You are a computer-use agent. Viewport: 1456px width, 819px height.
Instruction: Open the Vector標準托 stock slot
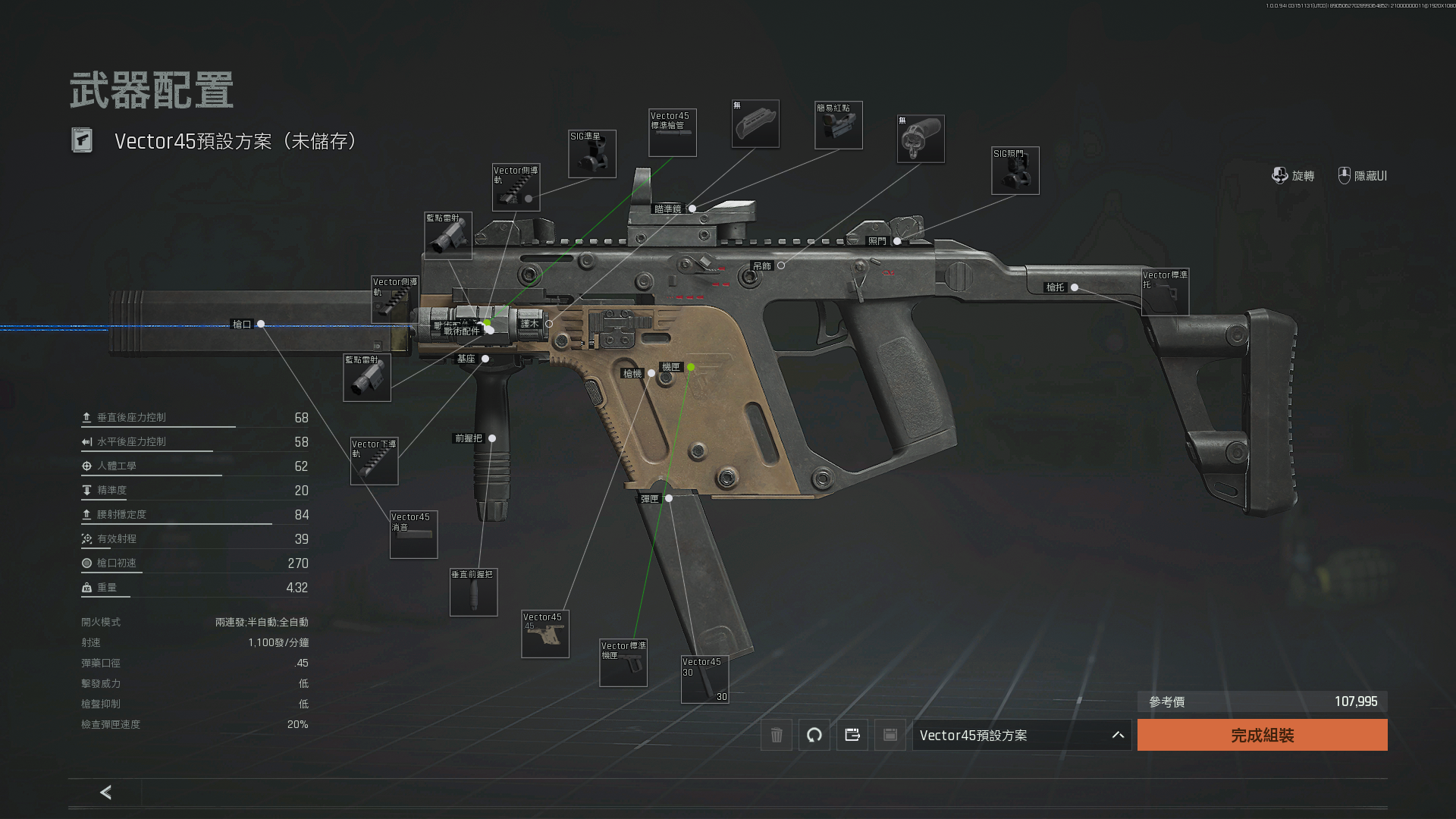pyautogui.click(x=1165, y=291)
